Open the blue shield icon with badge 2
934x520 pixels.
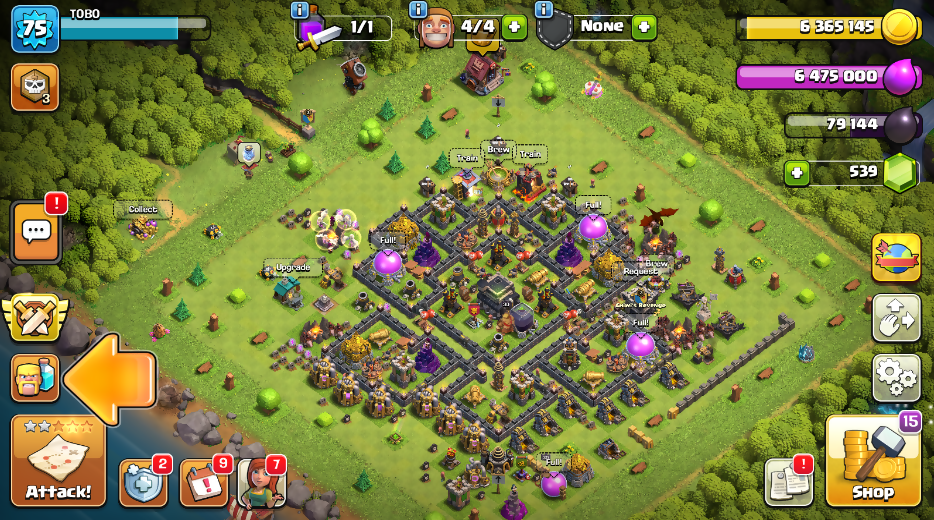(141, 484)
